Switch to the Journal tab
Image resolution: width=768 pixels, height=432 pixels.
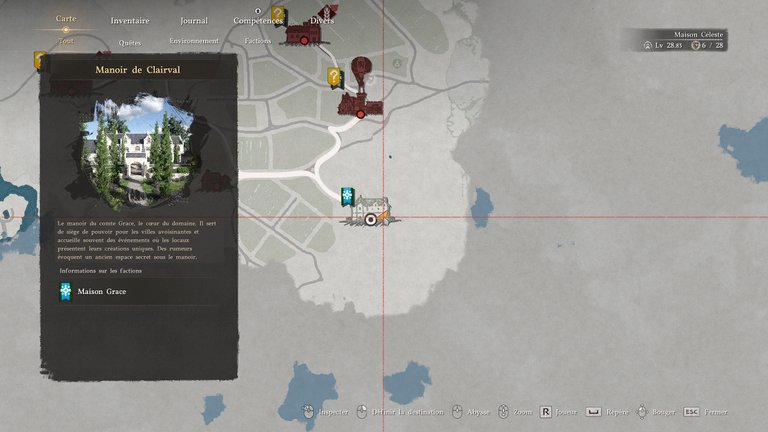click(x=194, y=20)
